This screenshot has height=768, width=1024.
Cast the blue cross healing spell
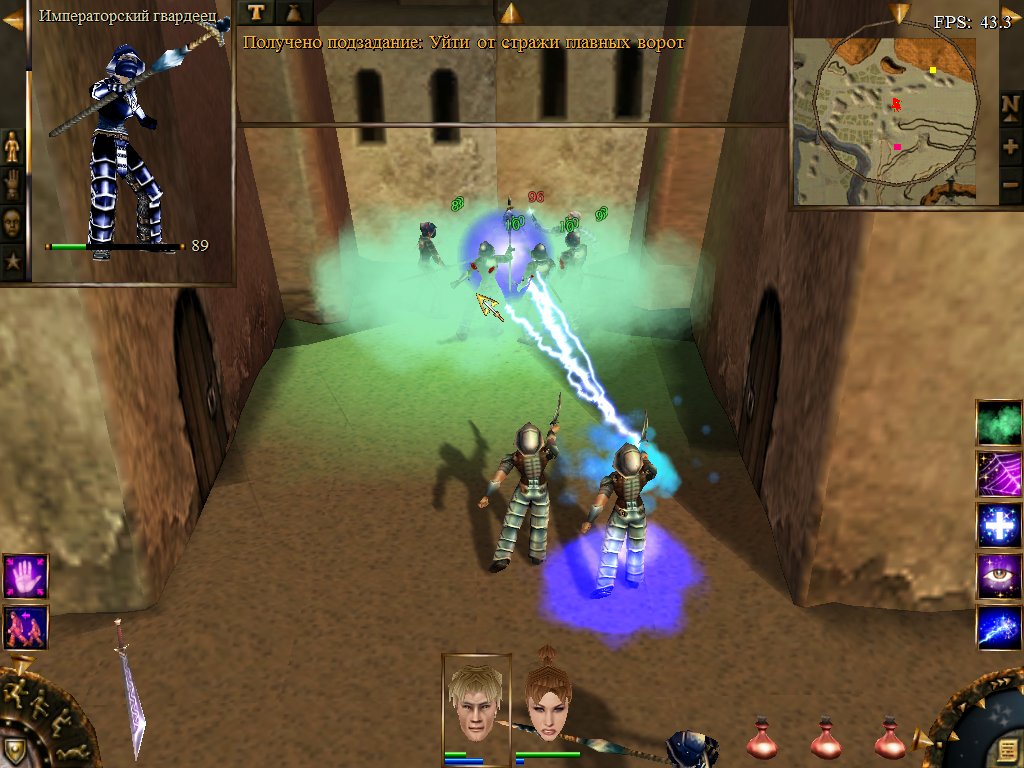[x=998, y=526]
